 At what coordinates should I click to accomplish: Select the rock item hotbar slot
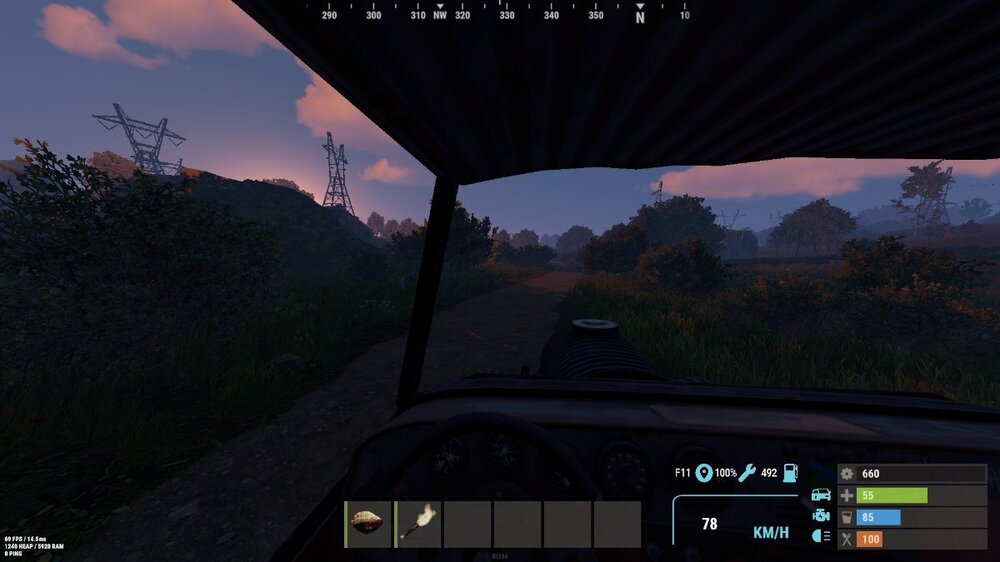(x=368, y=524)
